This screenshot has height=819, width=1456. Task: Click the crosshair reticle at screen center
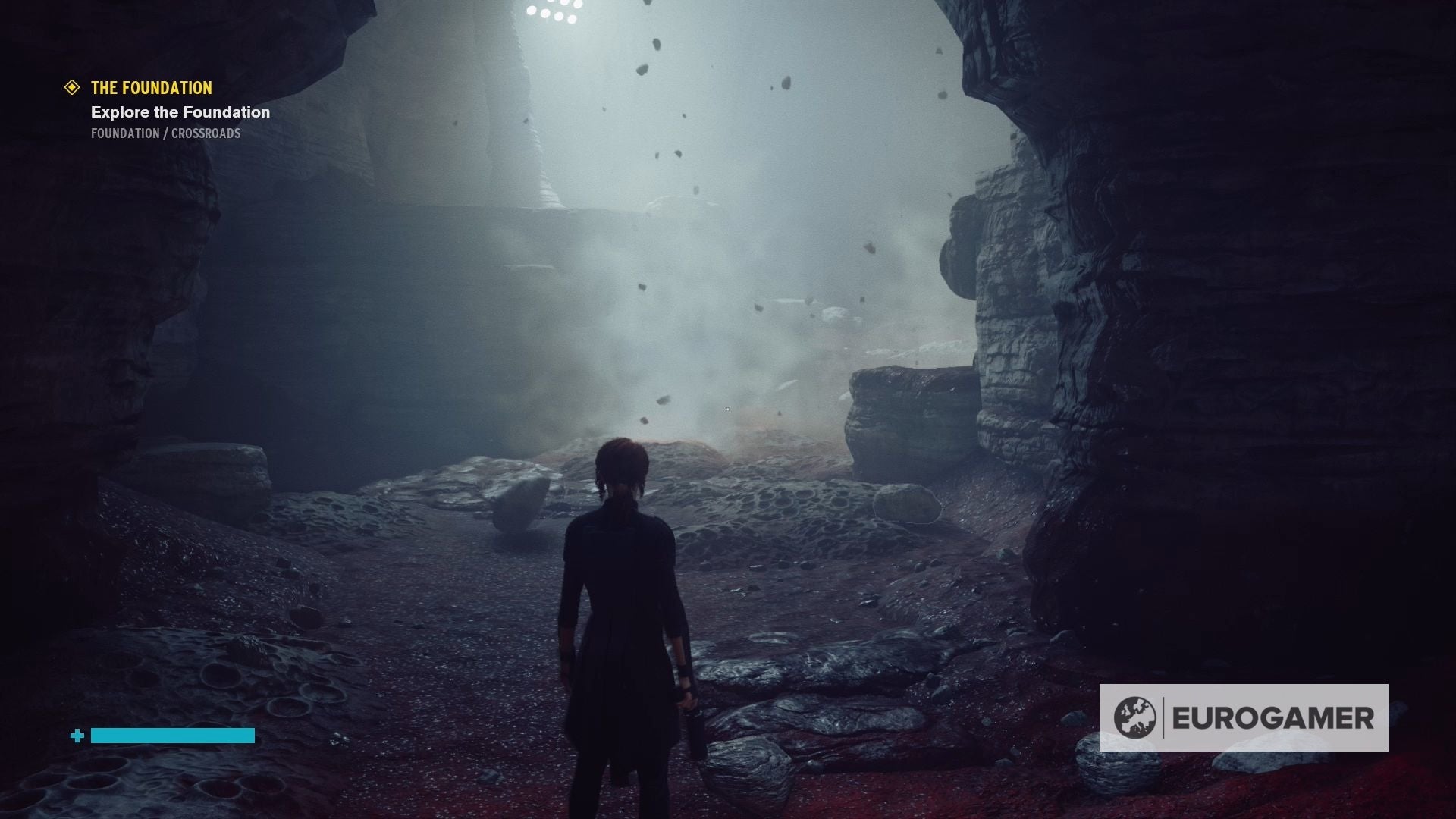tap(726, 409)
